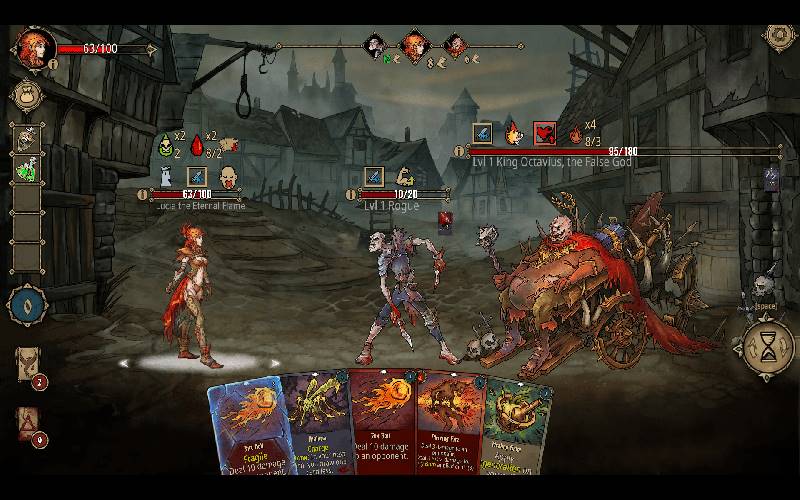Open the player's red-haired hero portrait
The width and height of the screenshot is (800, 500).
click(35, 46)
